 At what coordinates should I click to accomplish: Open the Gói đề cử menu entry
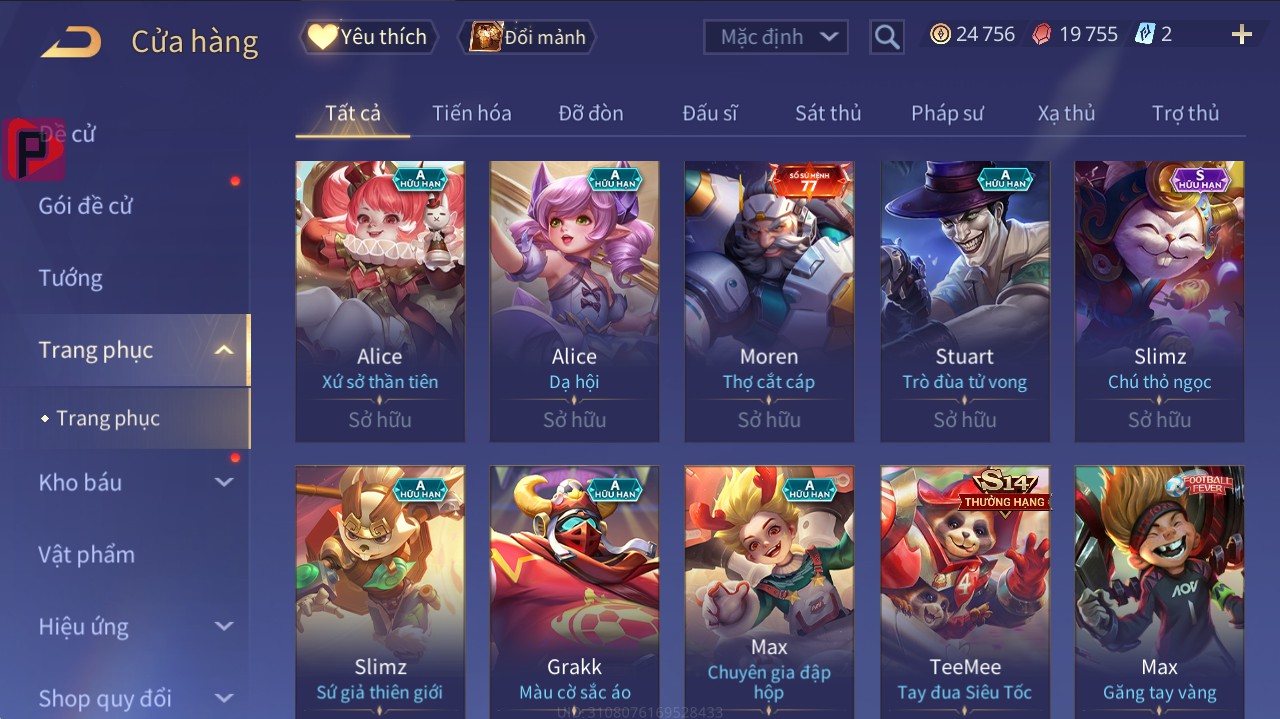tap(86, 206)
